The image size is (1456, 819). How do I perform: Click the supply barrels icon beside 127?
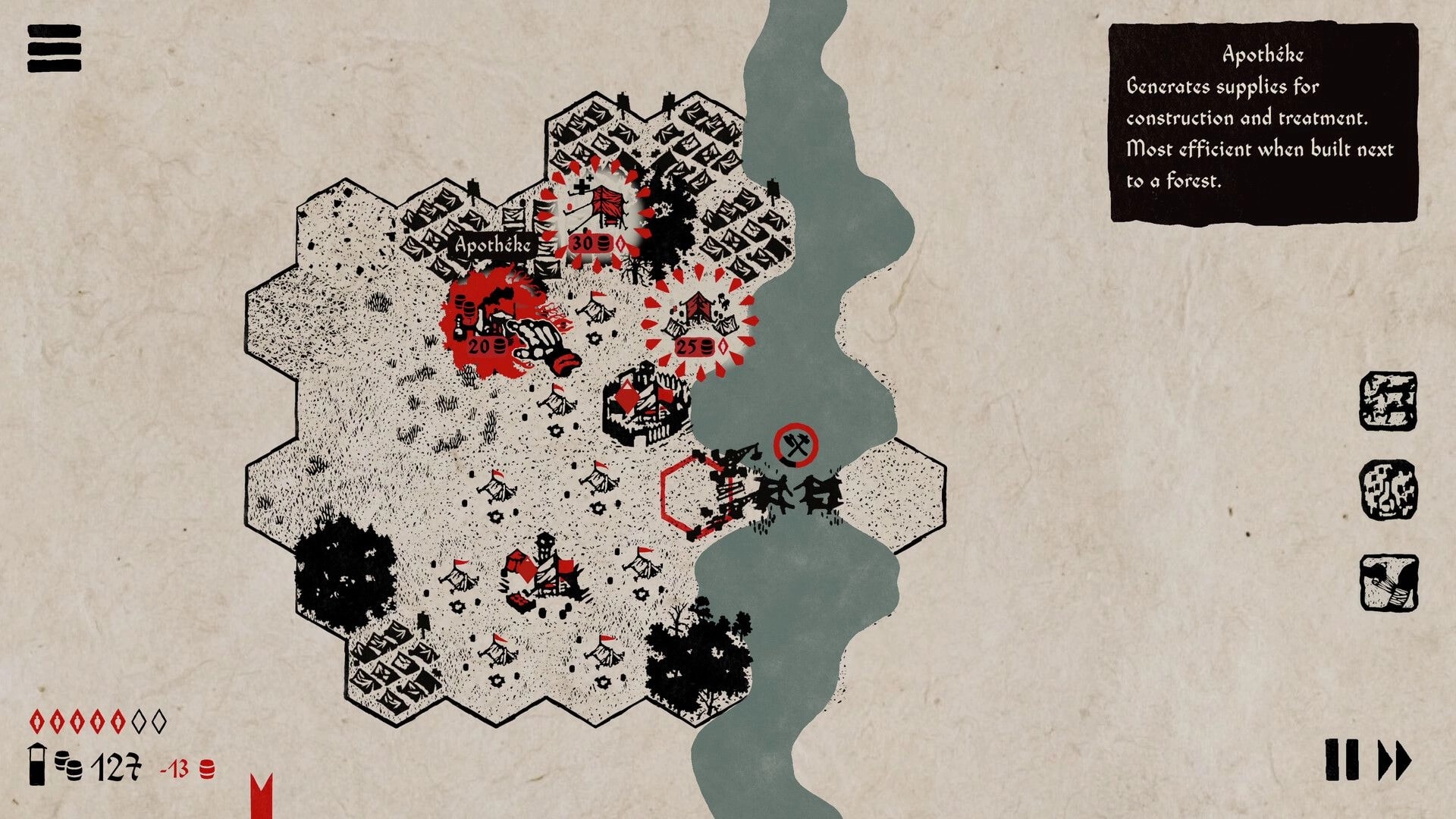pyautogui.click(x=67, y=766)
